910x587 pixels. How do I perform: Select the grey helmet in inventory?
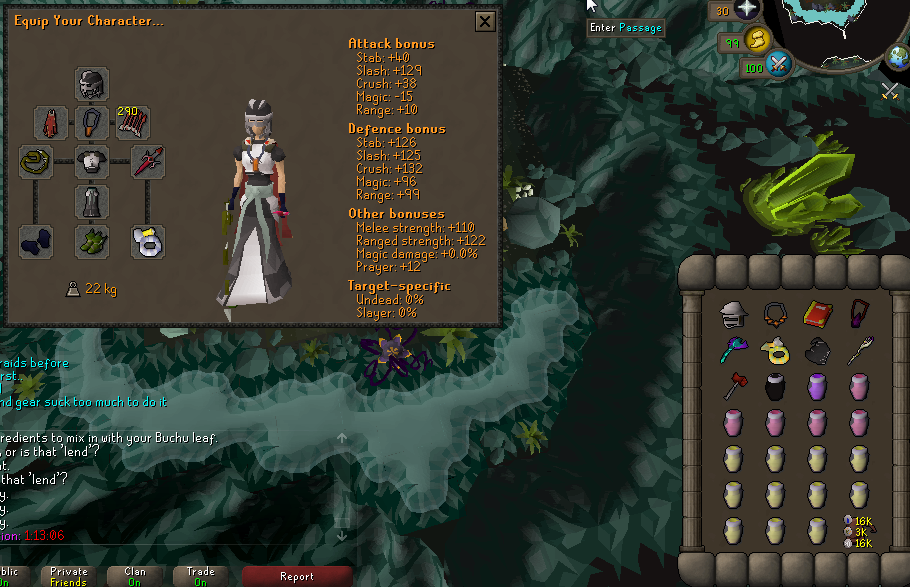[734, 315]
